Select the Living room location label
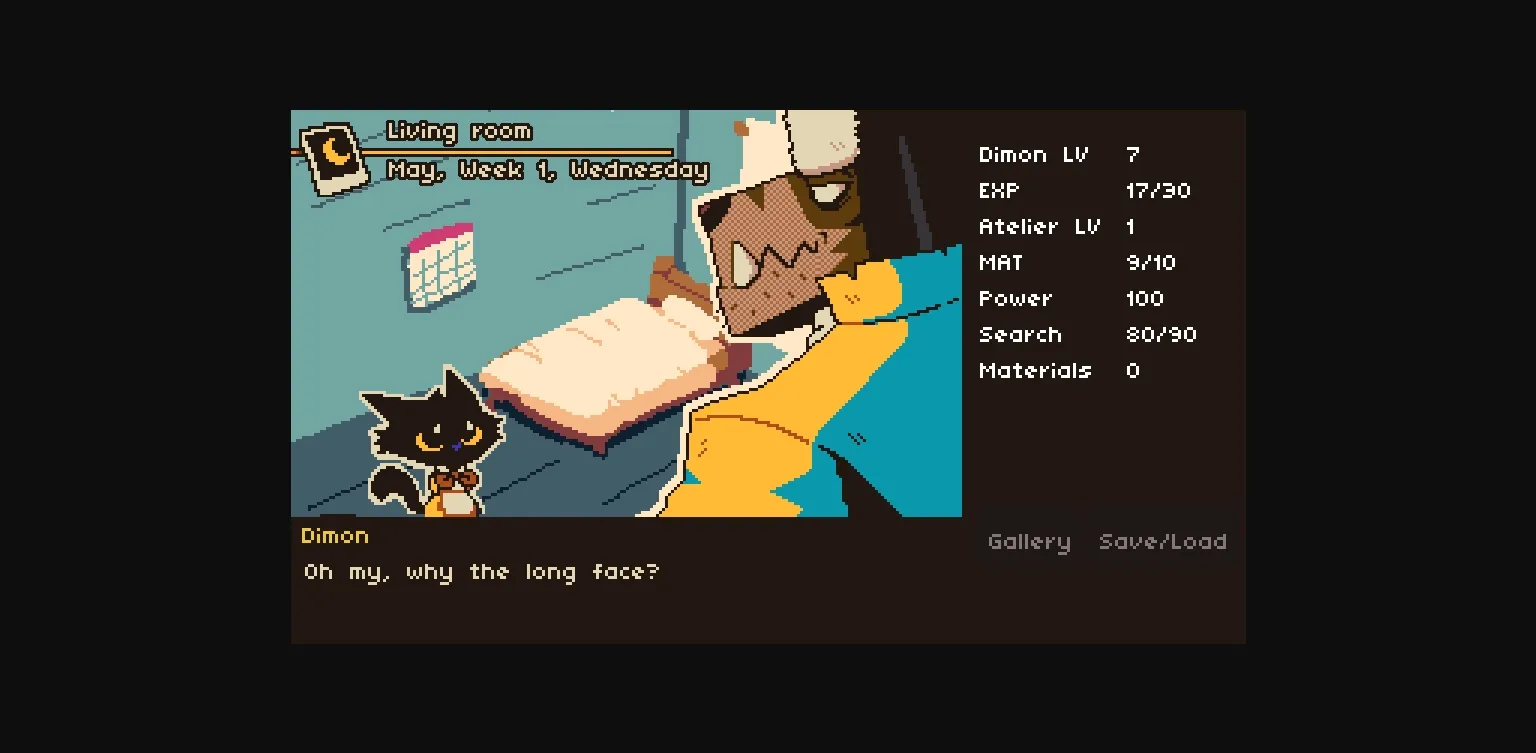Image resolution: width=1536 pixels, height=753 pixels. (x=458, y=131)
